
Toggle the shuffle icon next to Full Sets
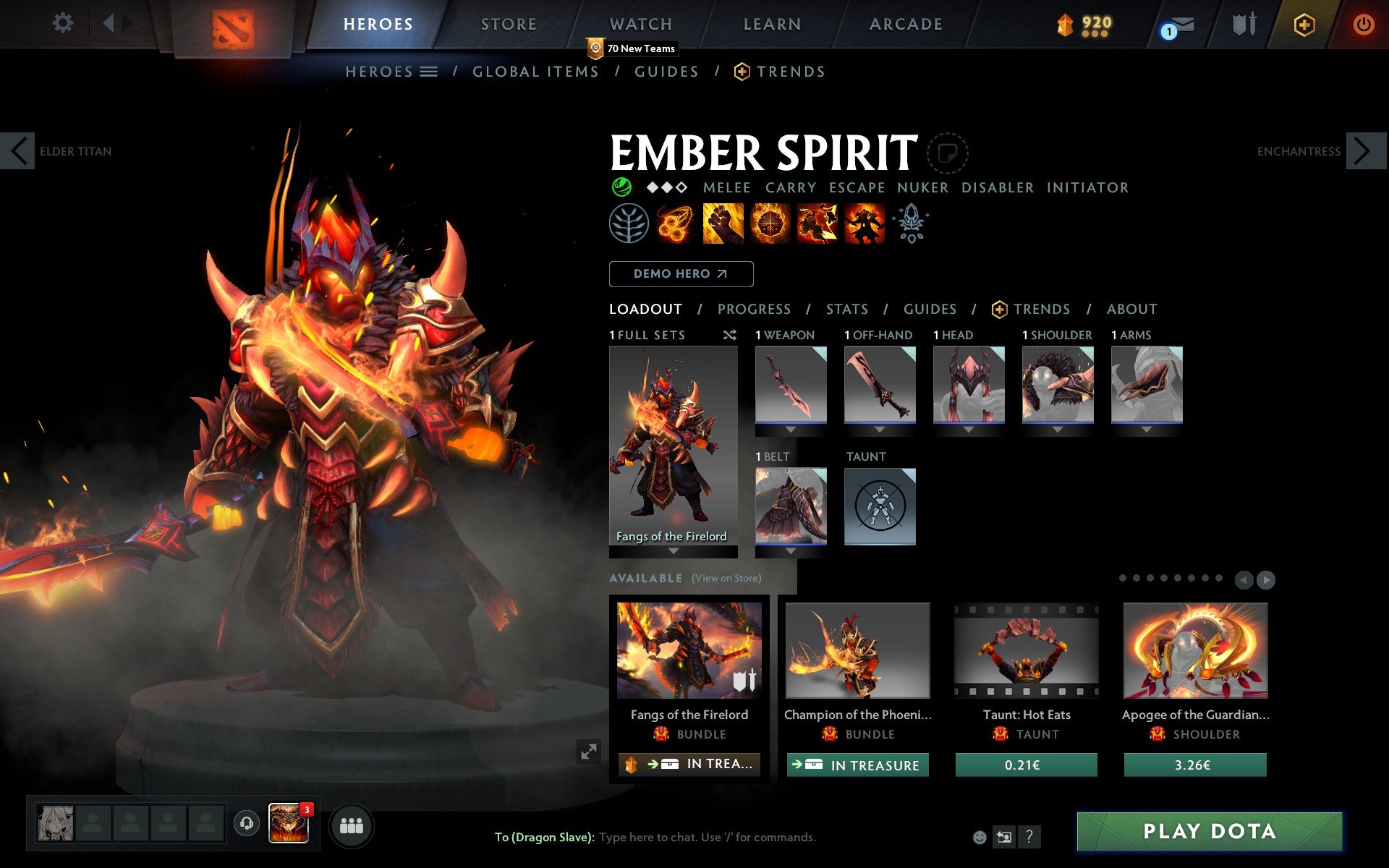tap(729, 335)
